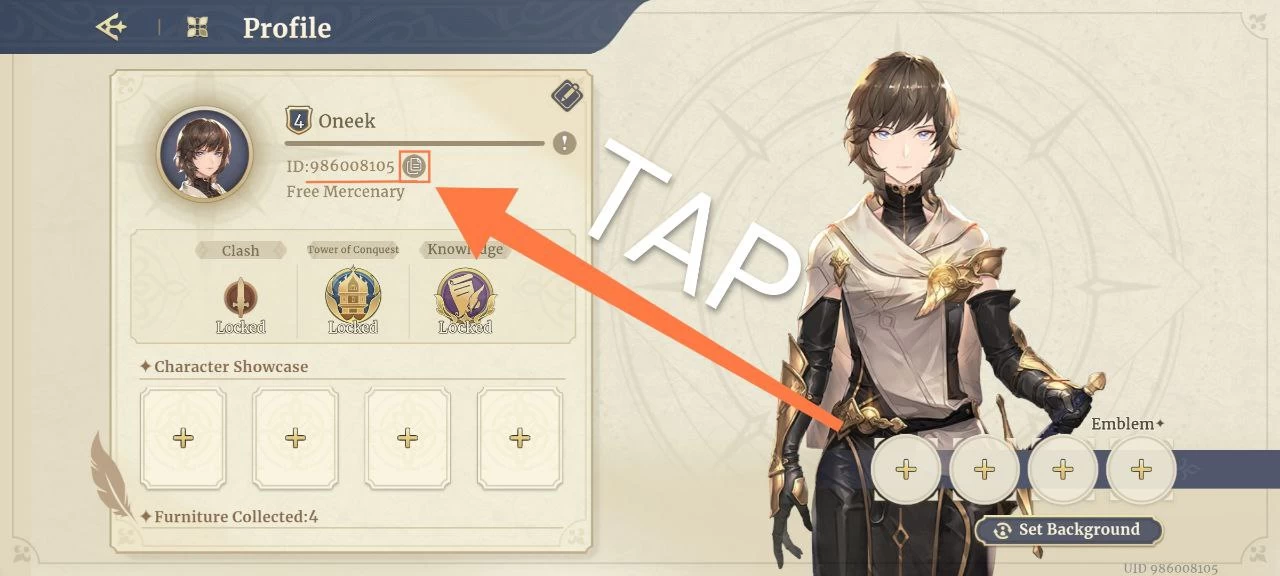This screenshot has height=576, width=1280.
Task: Open the four-petal home menu icon
Action: click(x=198, y=28)
